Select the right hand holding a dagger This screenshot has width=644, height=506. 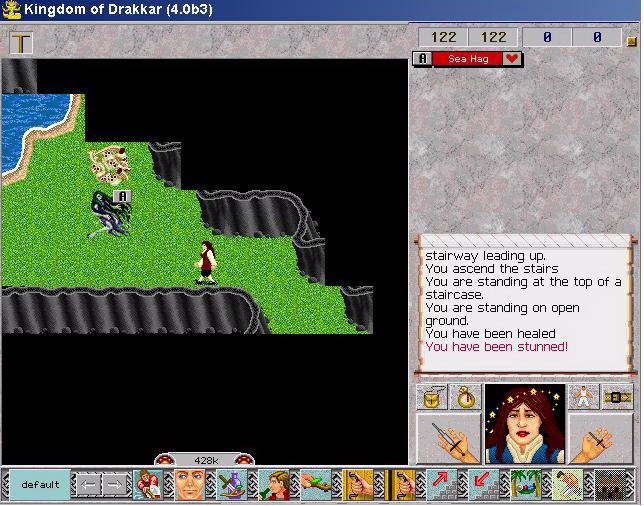point(600,438)
